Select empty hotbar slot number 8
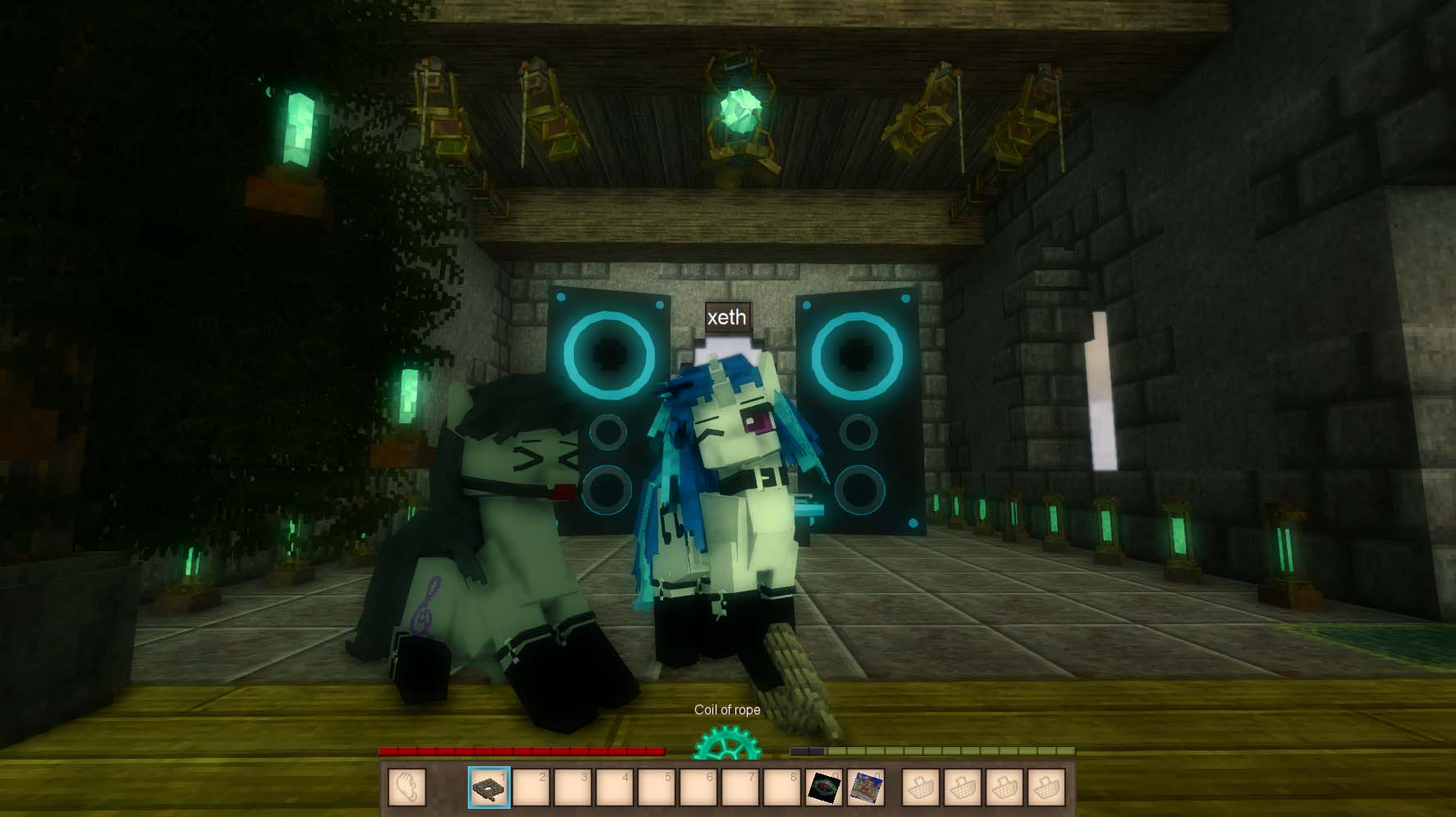This screenshot has width=1456, height=817. point(782,787)
